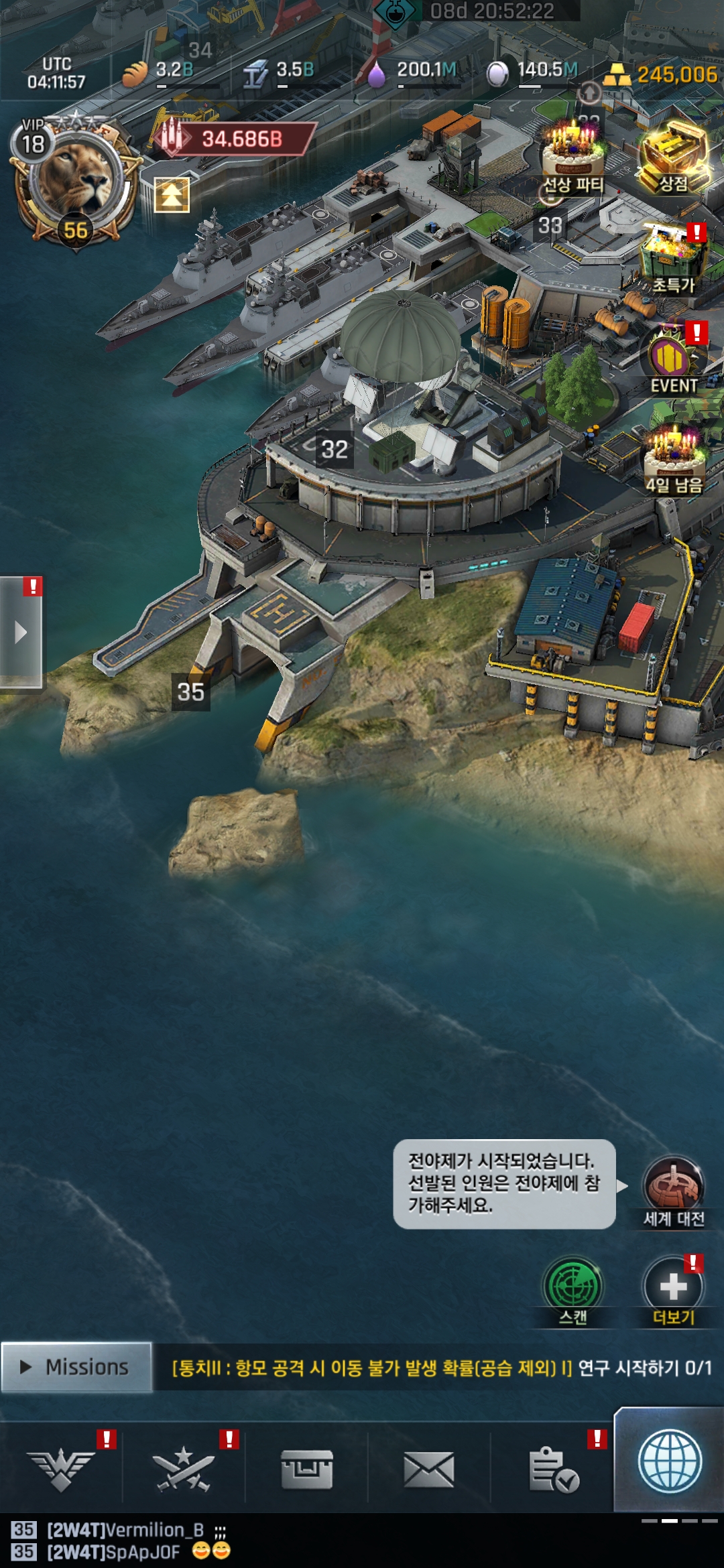This screenshot has width=724, height=1568.
Task: Expand the left side panel arrow
Action: click(x=21, y=632)
